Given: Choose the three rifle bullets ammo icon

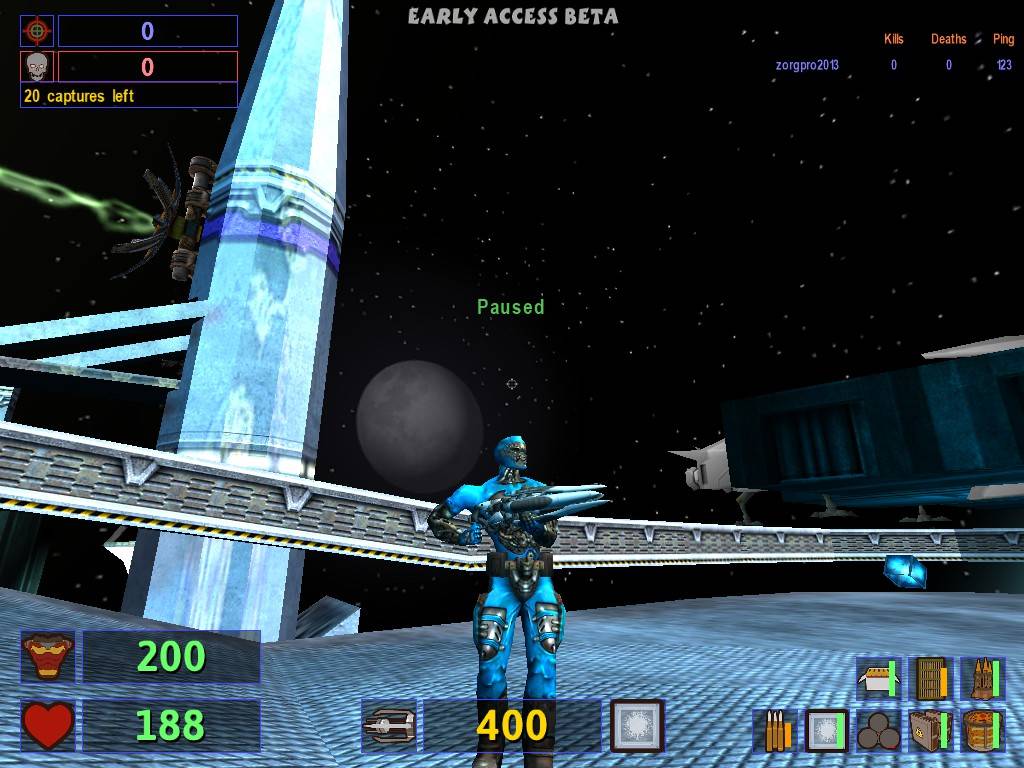Looking at the screenshot, I should click(x=775, y=731).
